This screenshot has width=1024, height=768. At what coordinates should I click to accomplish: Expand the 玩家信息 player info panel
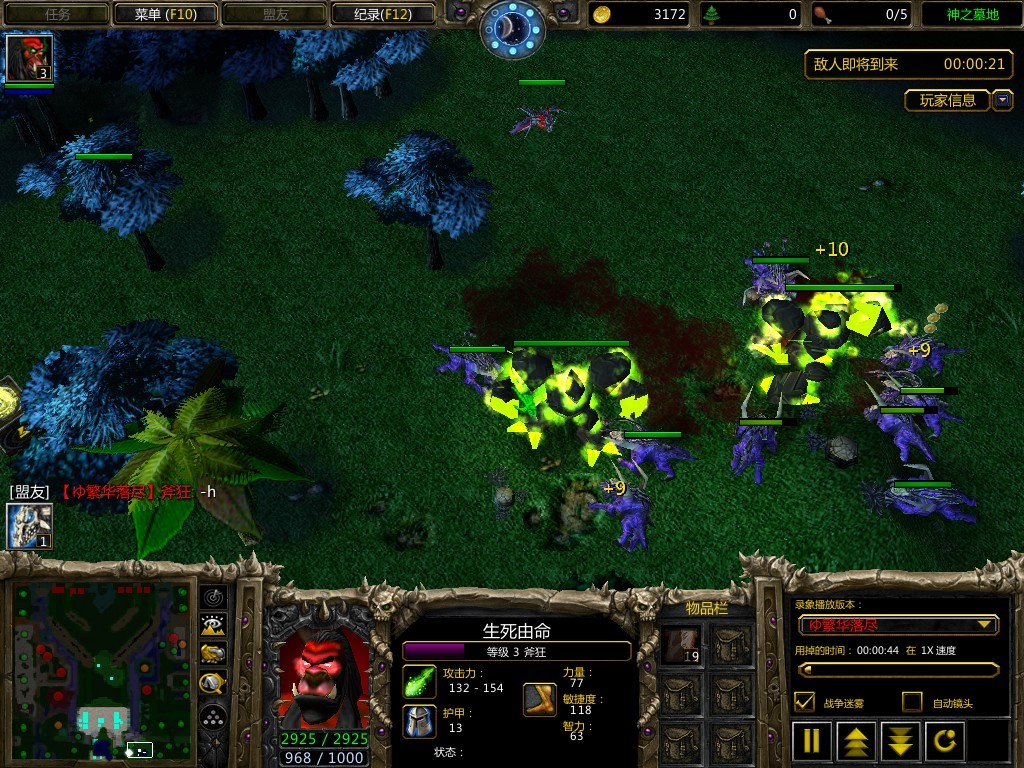point(1002,100)
